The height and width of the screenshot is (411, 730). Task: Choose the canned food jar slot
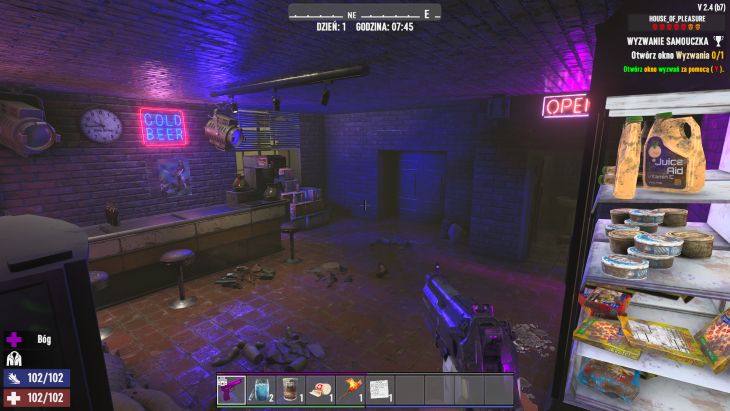[x=289, y=389]
